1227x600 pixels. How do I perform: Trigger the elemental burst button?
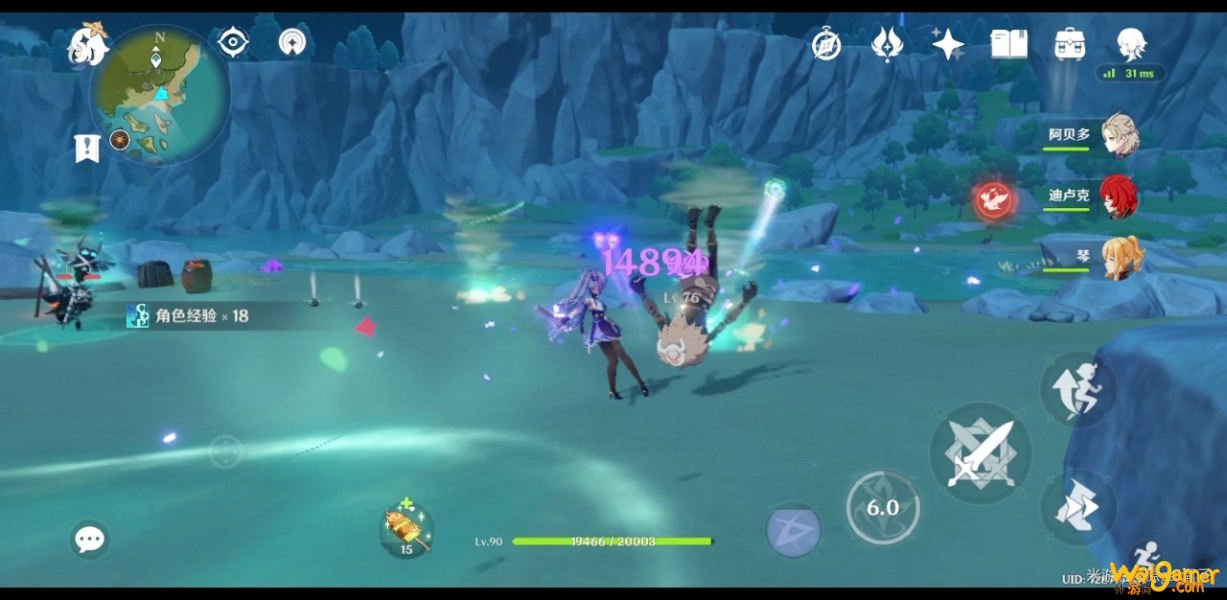click(793, 530)
